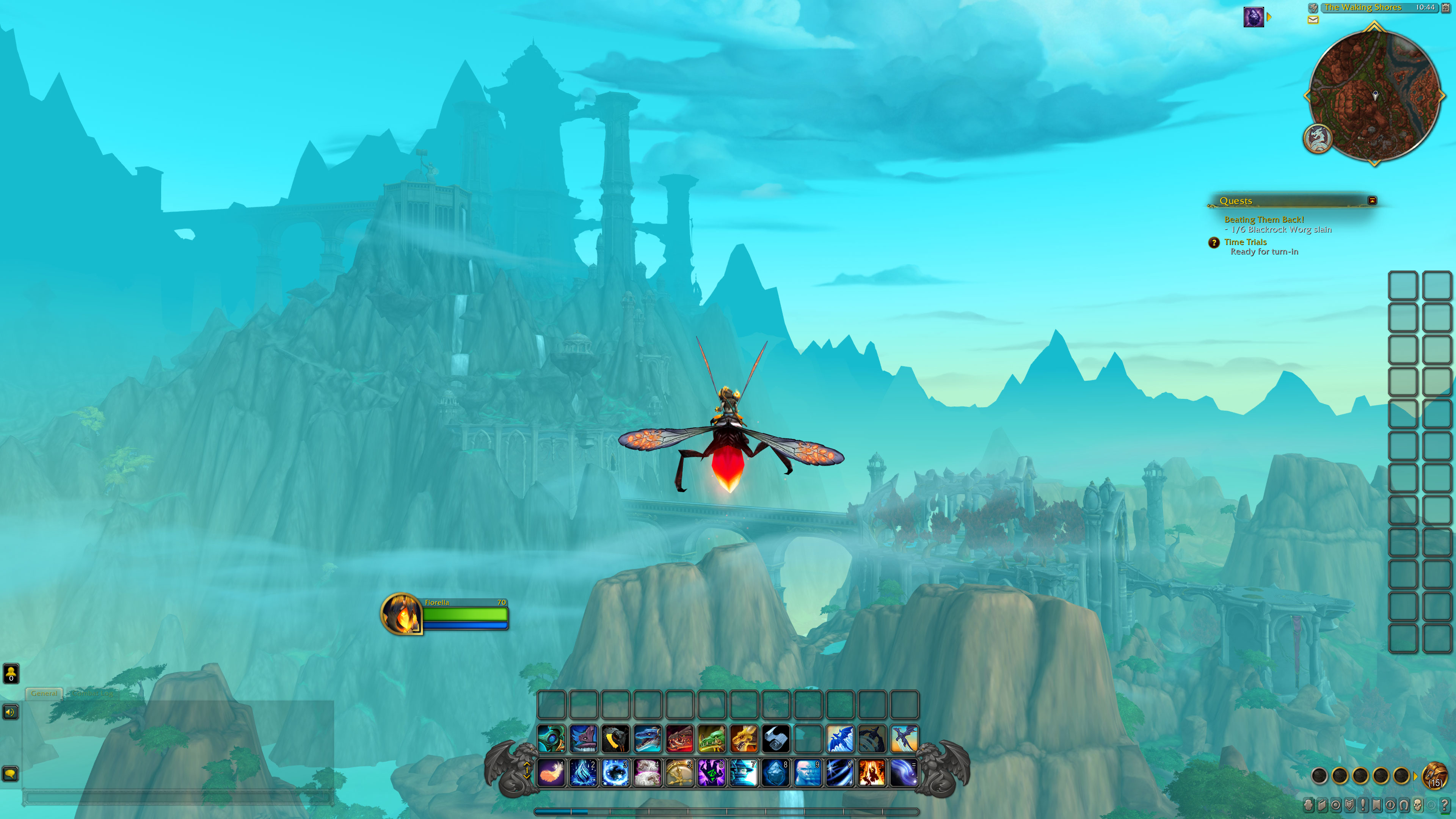
Task: Click the Dragon Isles summary button on the minimap
Action: click(1318, 138)
